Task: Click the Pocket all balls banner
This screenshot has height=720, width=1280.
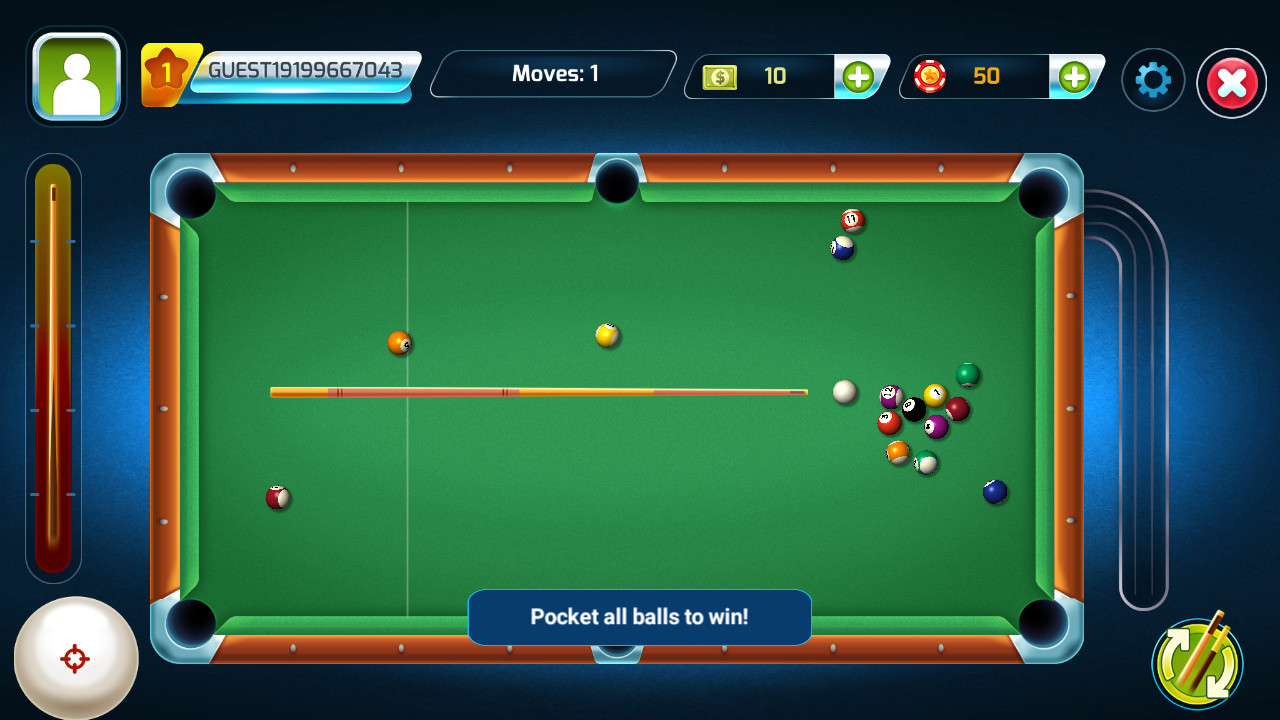Action: coord(639,617)
